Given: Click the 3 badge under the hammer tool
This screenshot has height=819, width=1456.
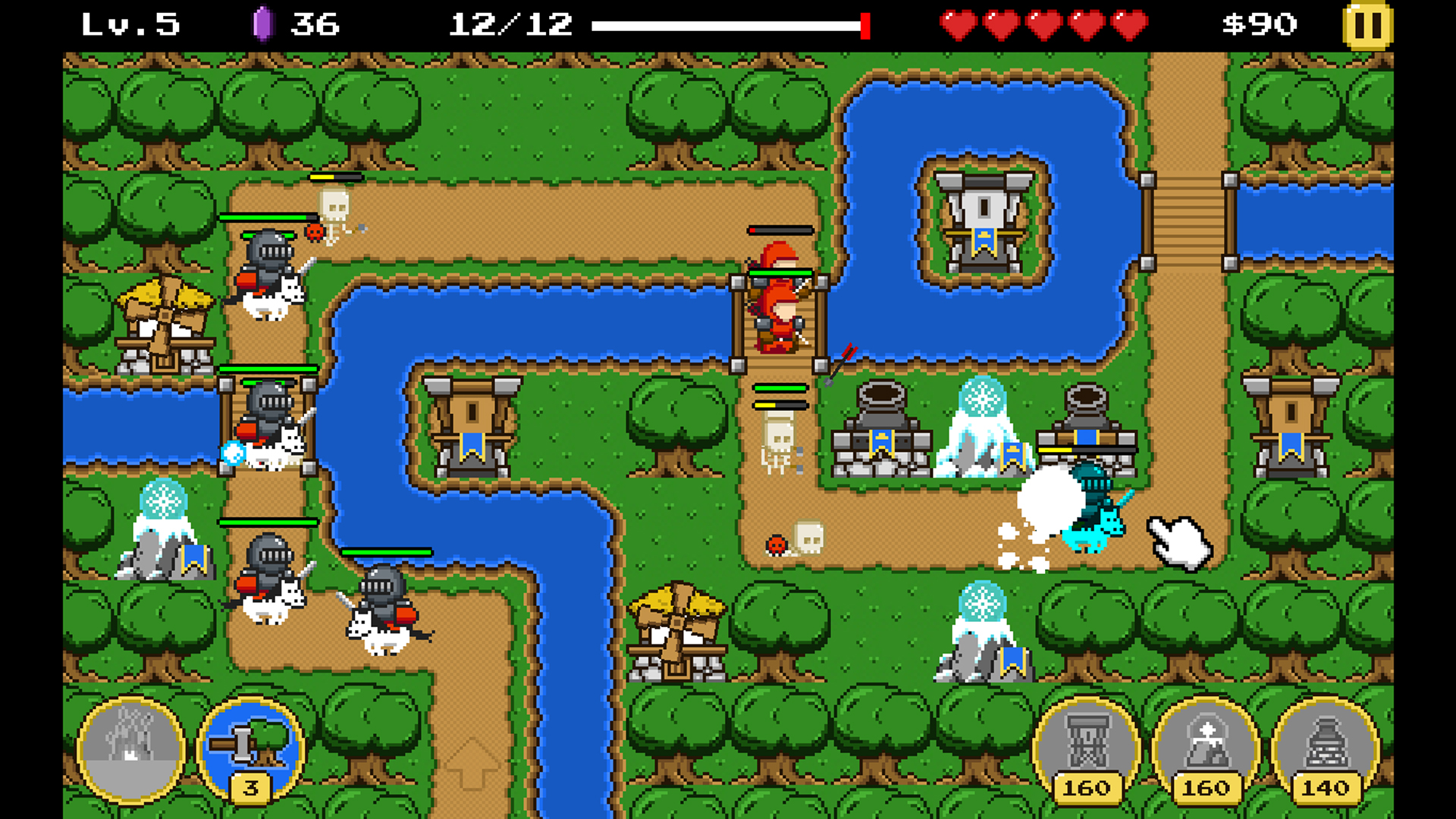Looking at the screenshot, I should tap(250, 789).
